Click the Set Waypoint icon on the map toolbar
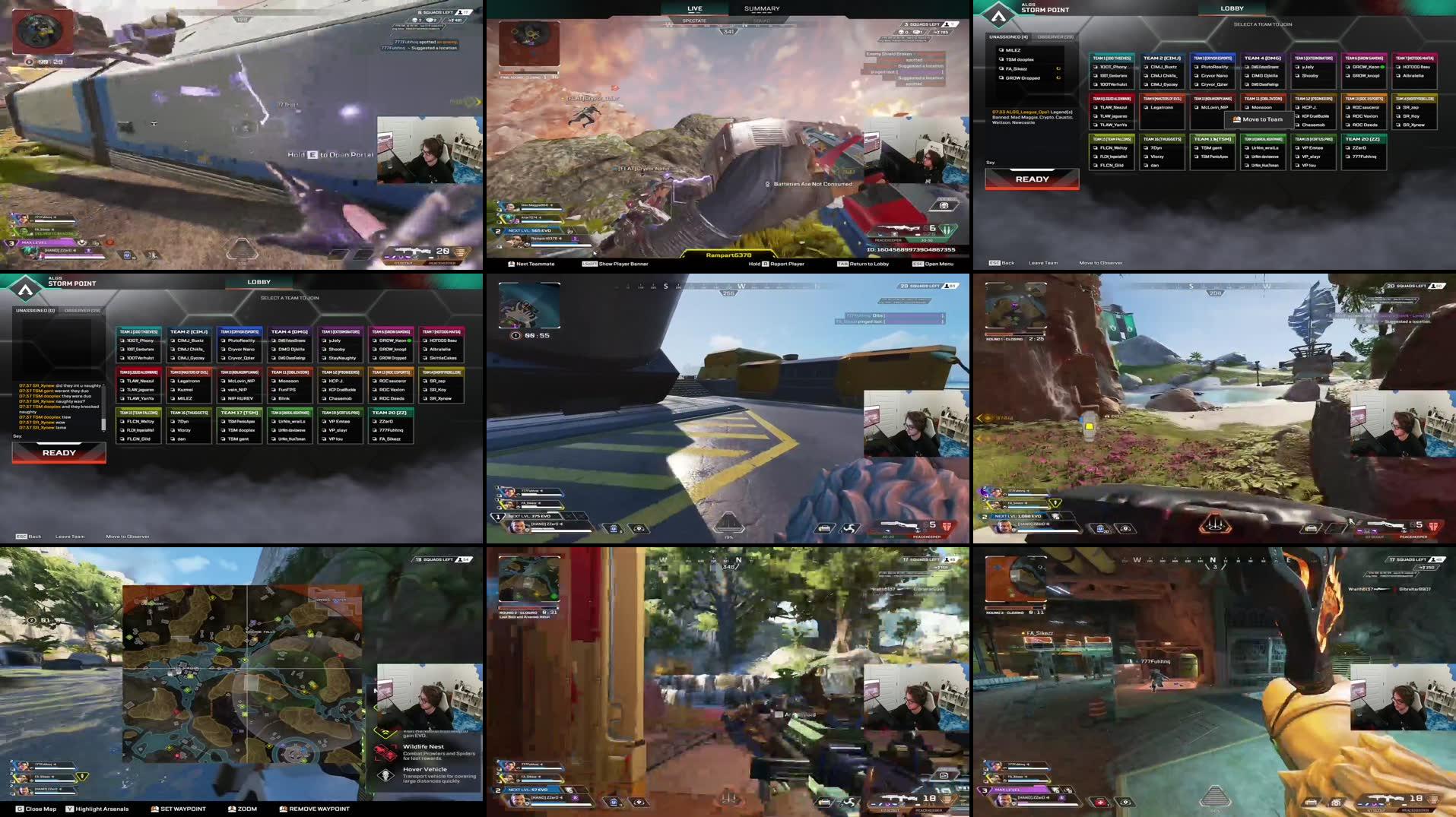1456x817 pixels. [154, 809]
